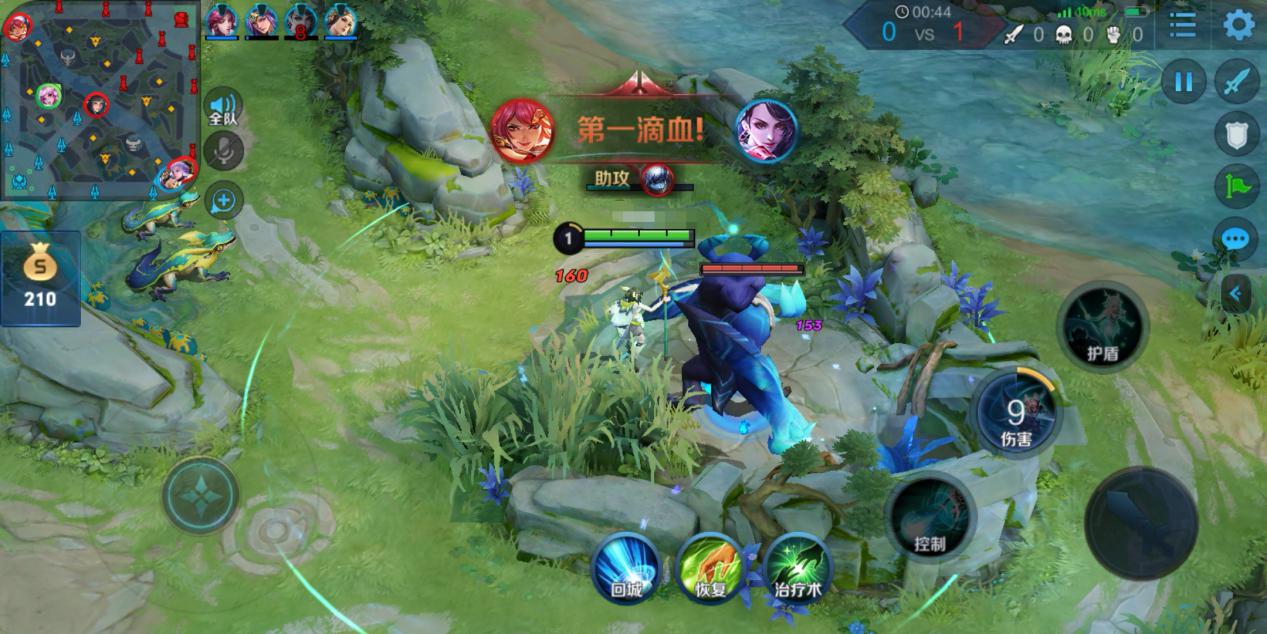1267x634 pixels.
Task: Open the settings gear menu
Action: point(1238,24)
